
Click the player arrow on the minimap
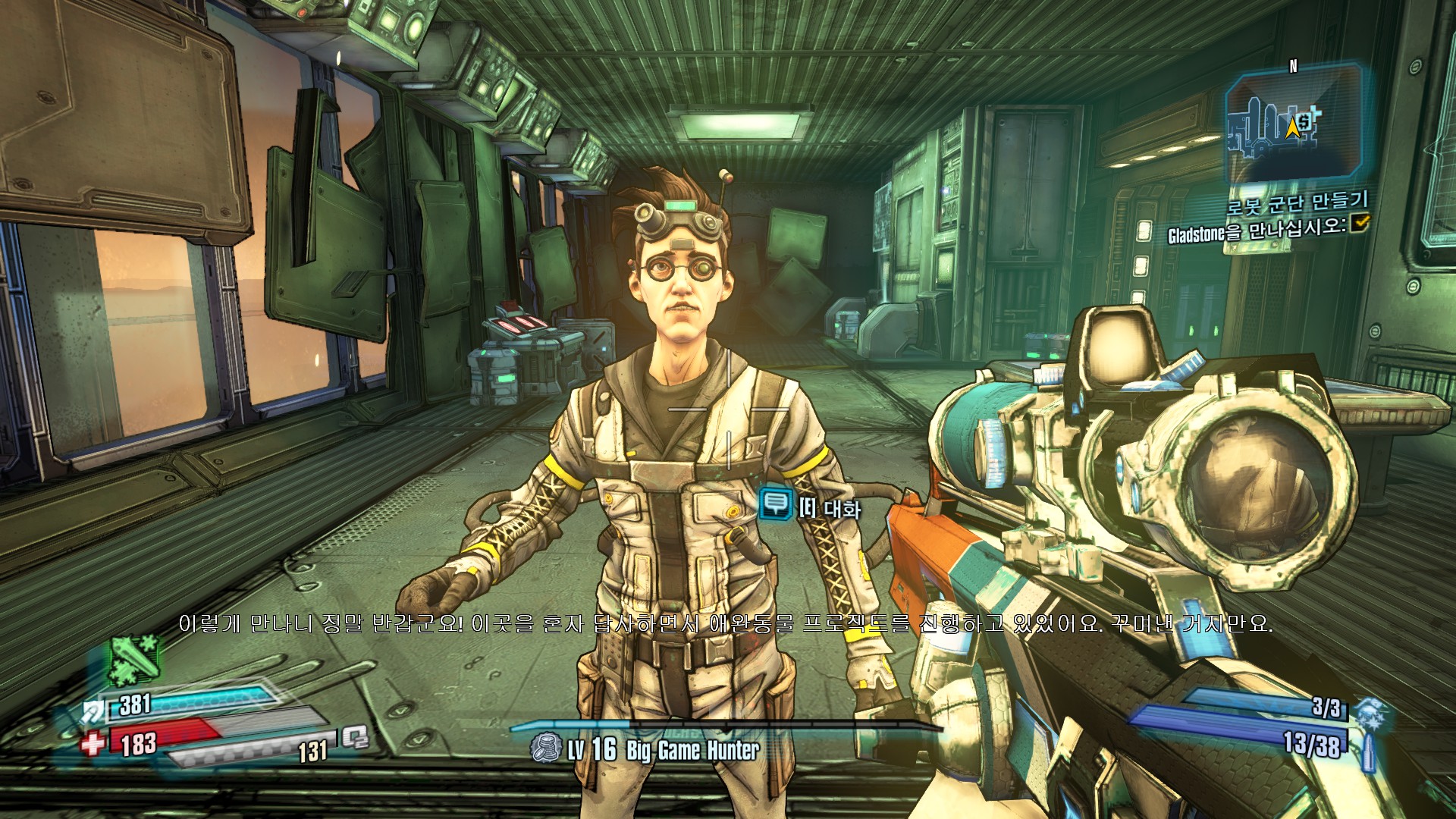tap(1292, 127)
